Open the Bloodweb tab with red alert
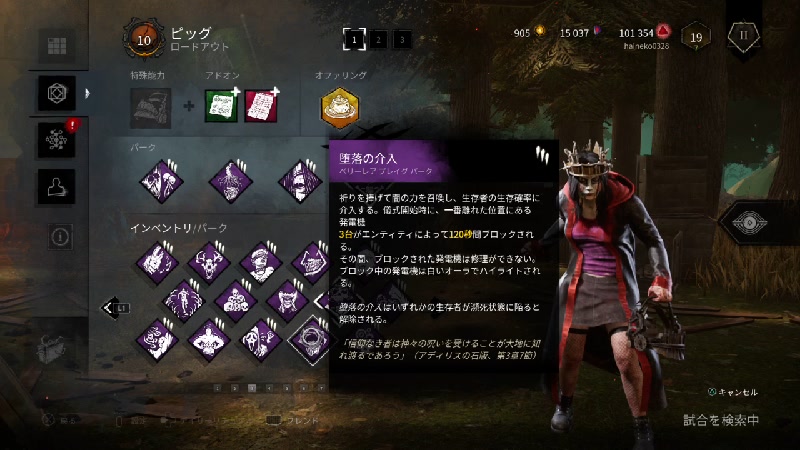This screenshot has width=800, height=450. click(57, 139)
